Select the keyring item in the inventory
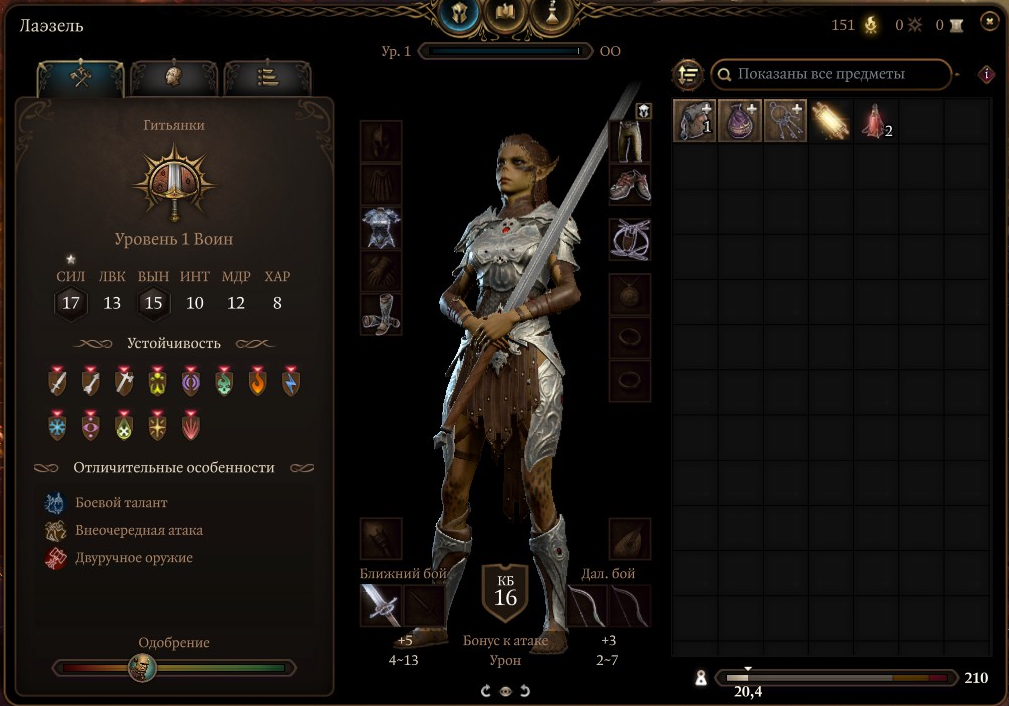This screenshot has height=706, width=1009. pos(785,121)
